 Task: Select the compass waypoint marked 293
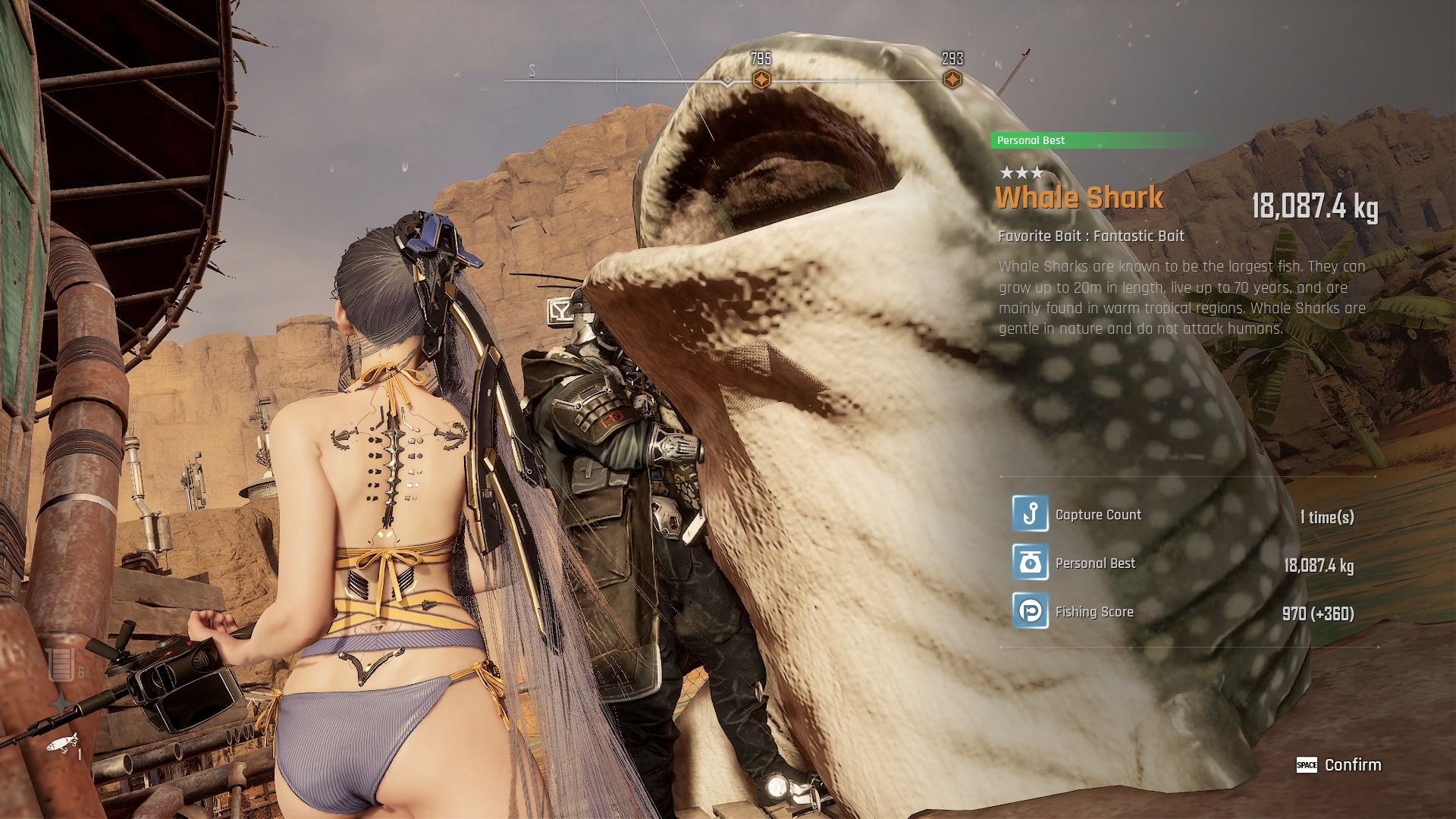(x=952, y=80)
